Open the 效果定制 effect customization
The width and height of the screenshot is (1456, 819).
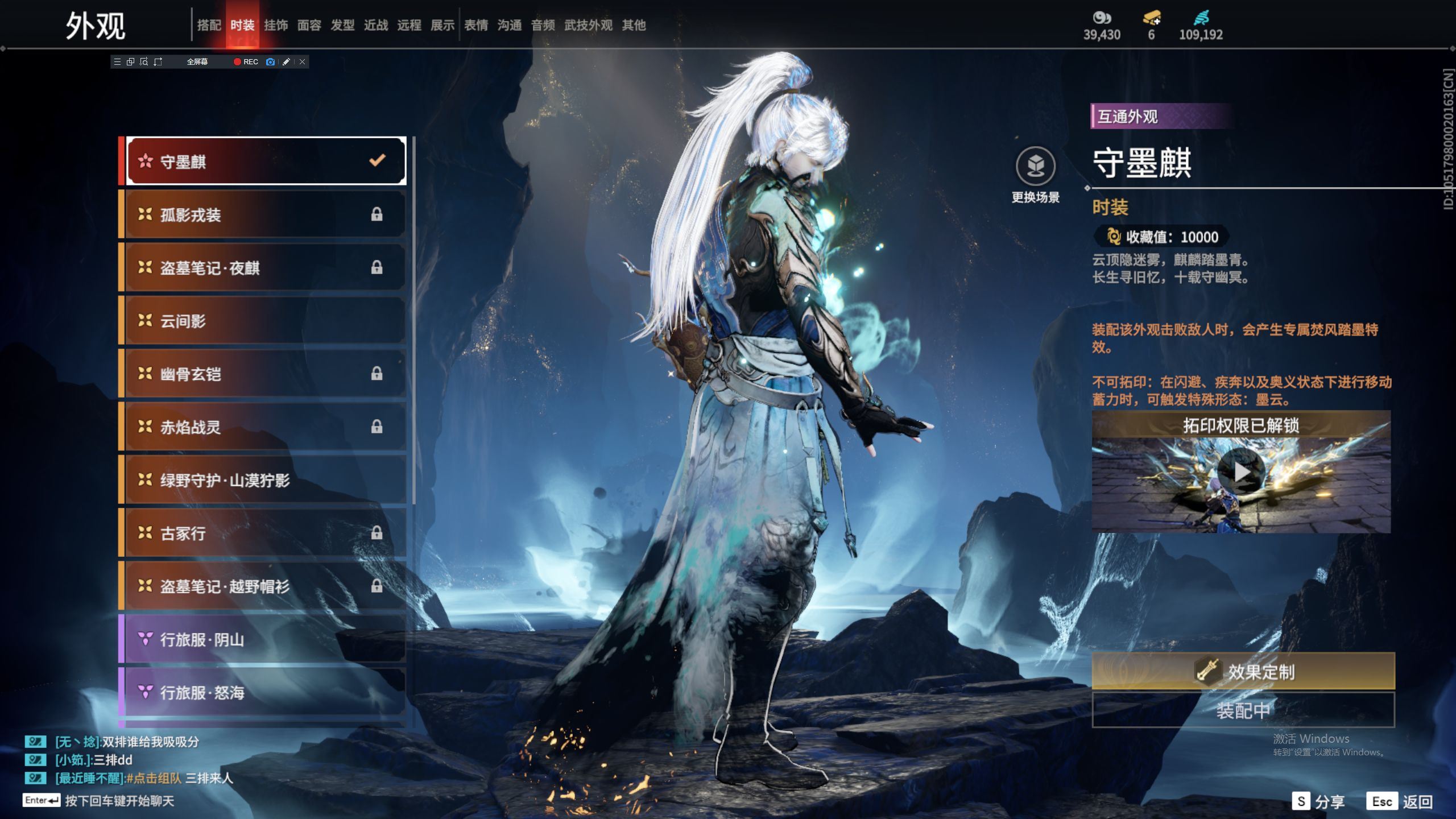[1243, 672]
